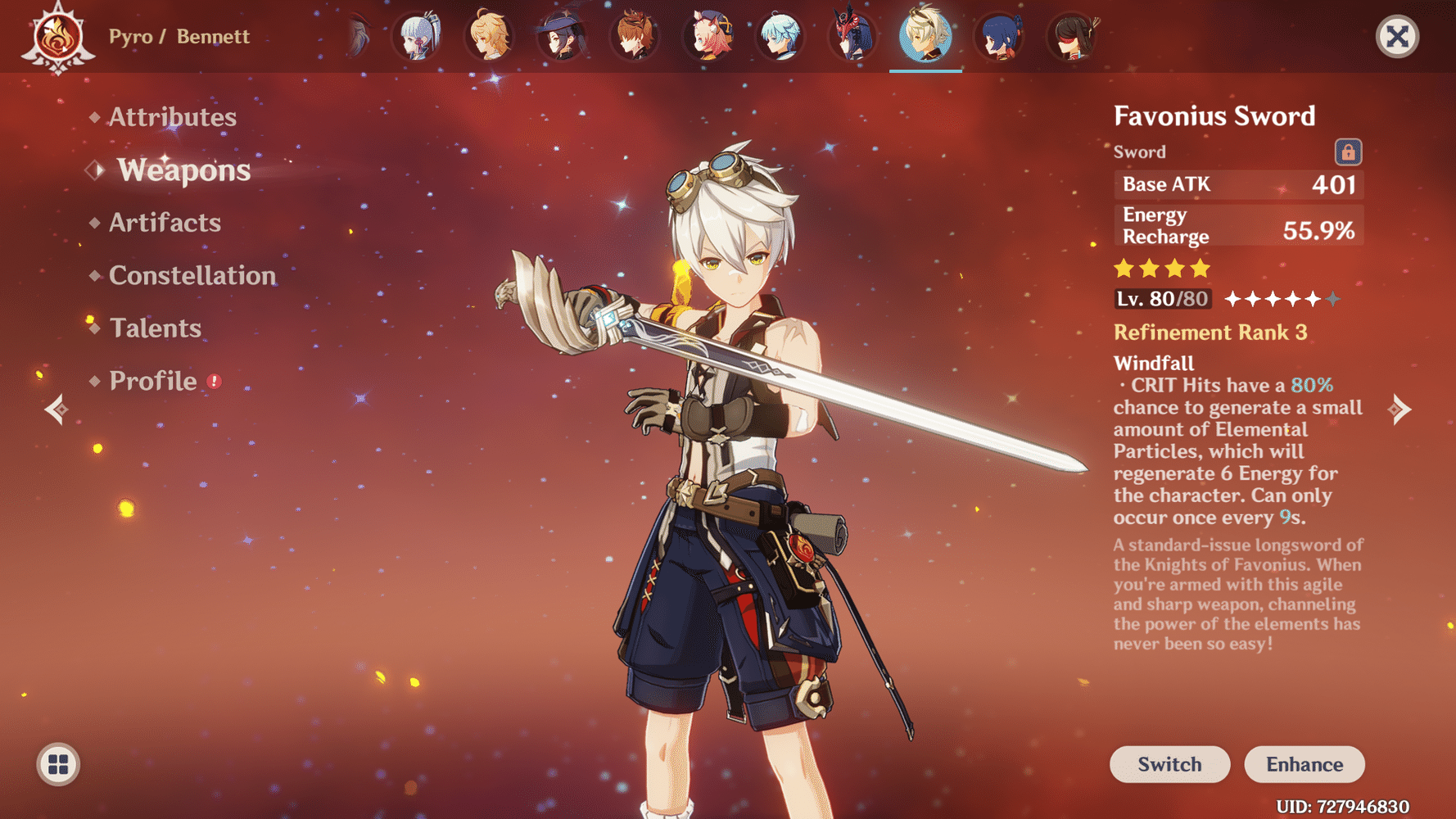
Task: Choose Chongyun's light-blue-haired portrait
Action: (780, 37)
